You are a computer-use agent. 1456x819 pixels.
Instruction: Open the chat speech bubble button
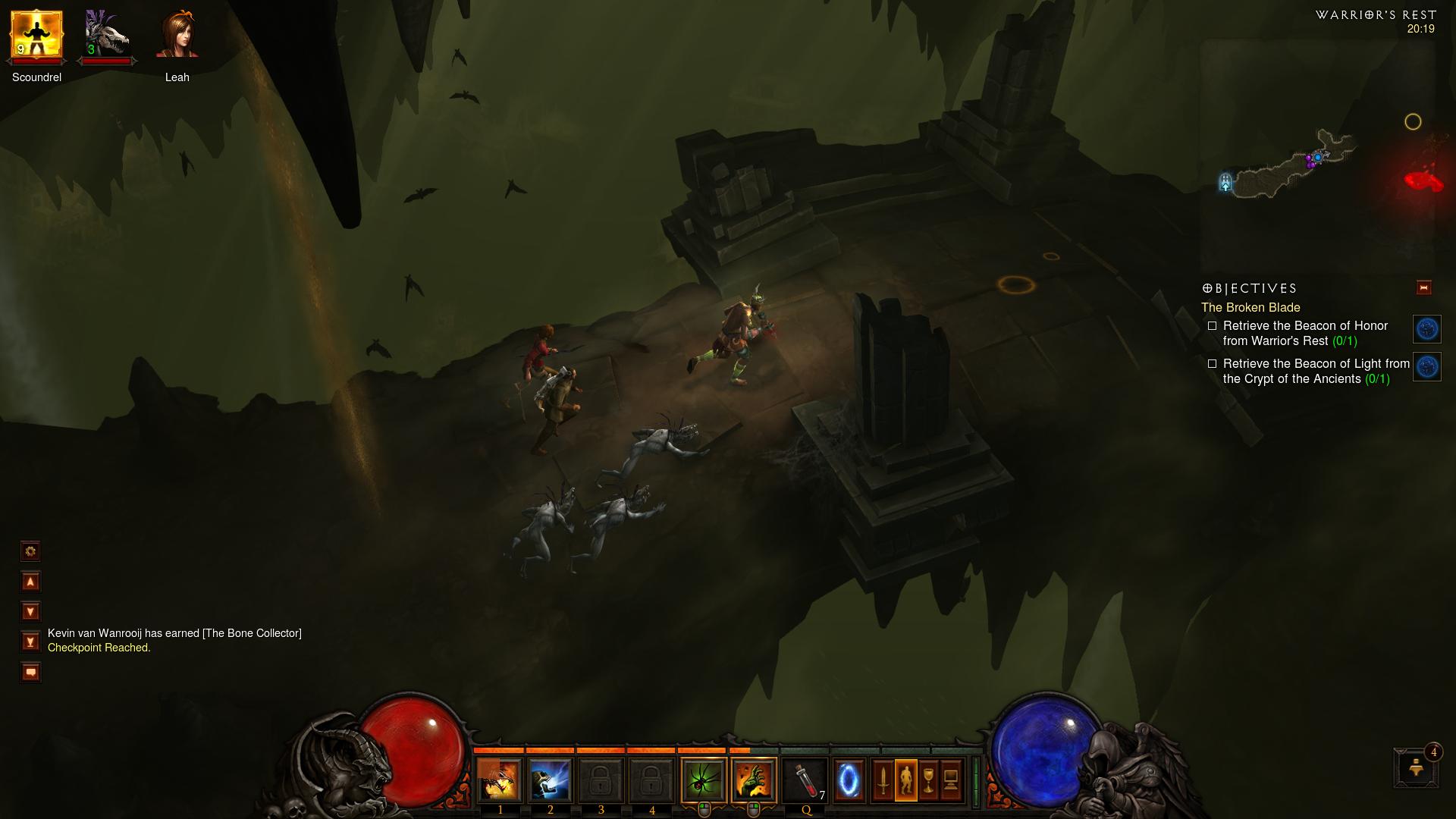click(30, 672)
